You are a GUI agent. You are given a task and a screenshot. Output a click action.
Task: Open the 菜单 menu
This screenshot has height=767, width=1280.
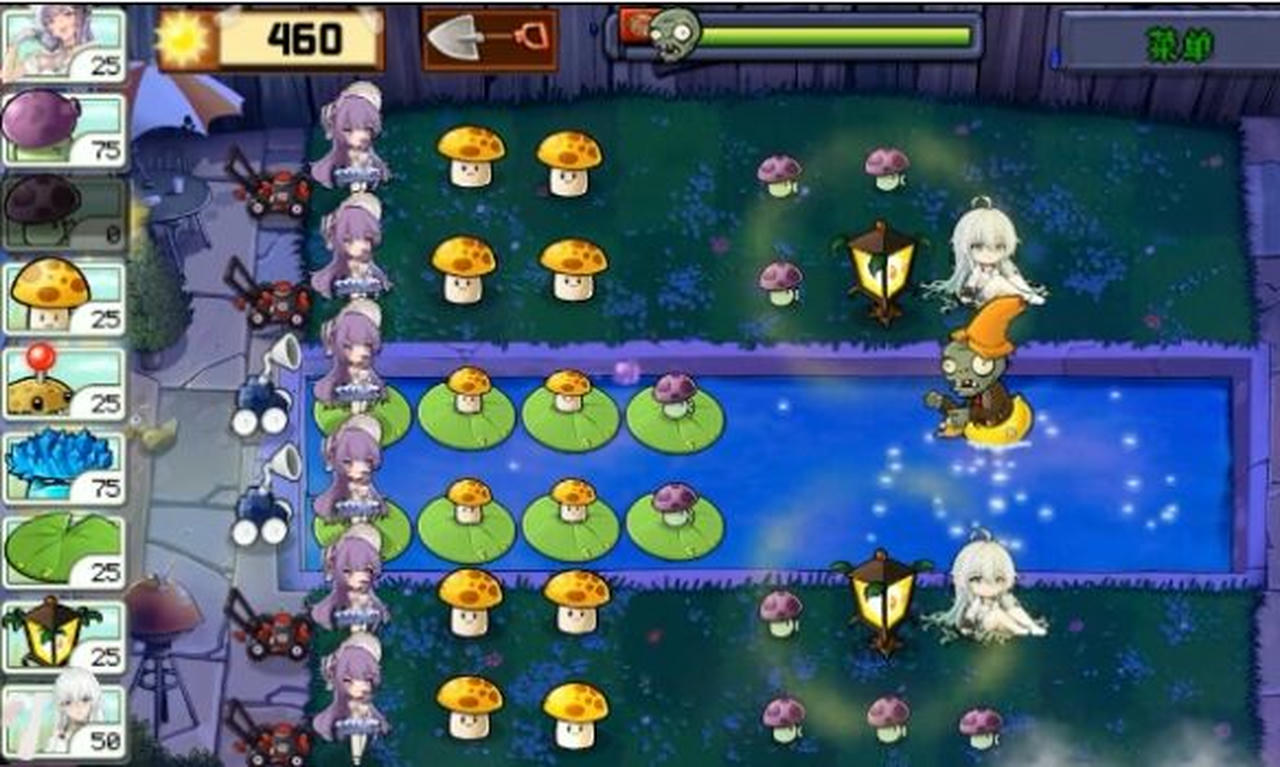tap(1180, 42)
